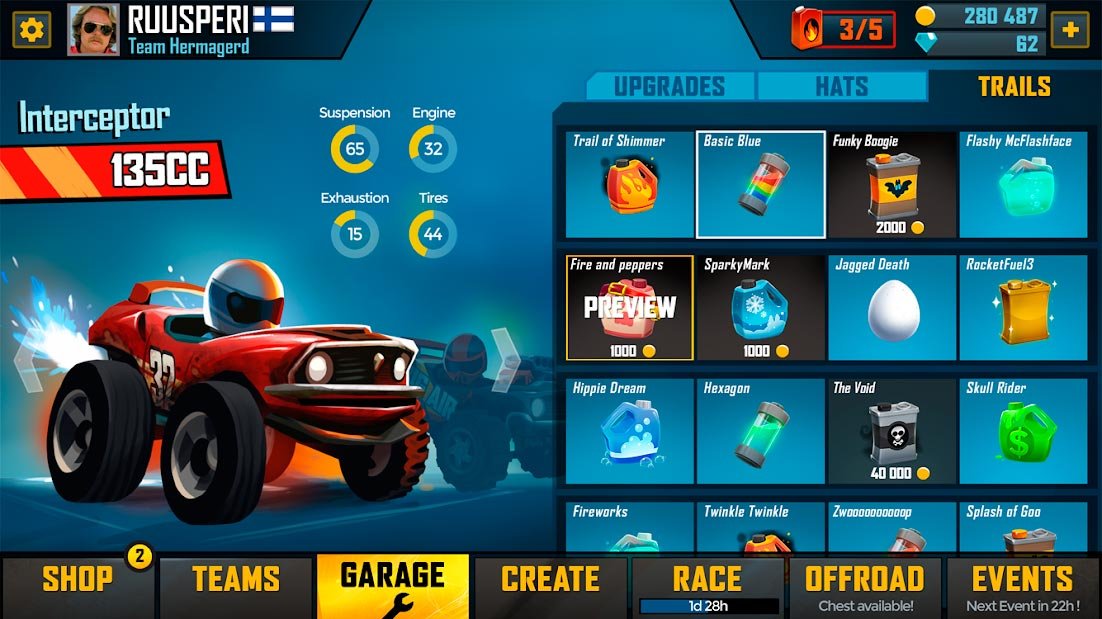The width and height of the screenshot is (1102, 619).
Task: Open Offroad to claim the chest
Action: tap(865, 586)
